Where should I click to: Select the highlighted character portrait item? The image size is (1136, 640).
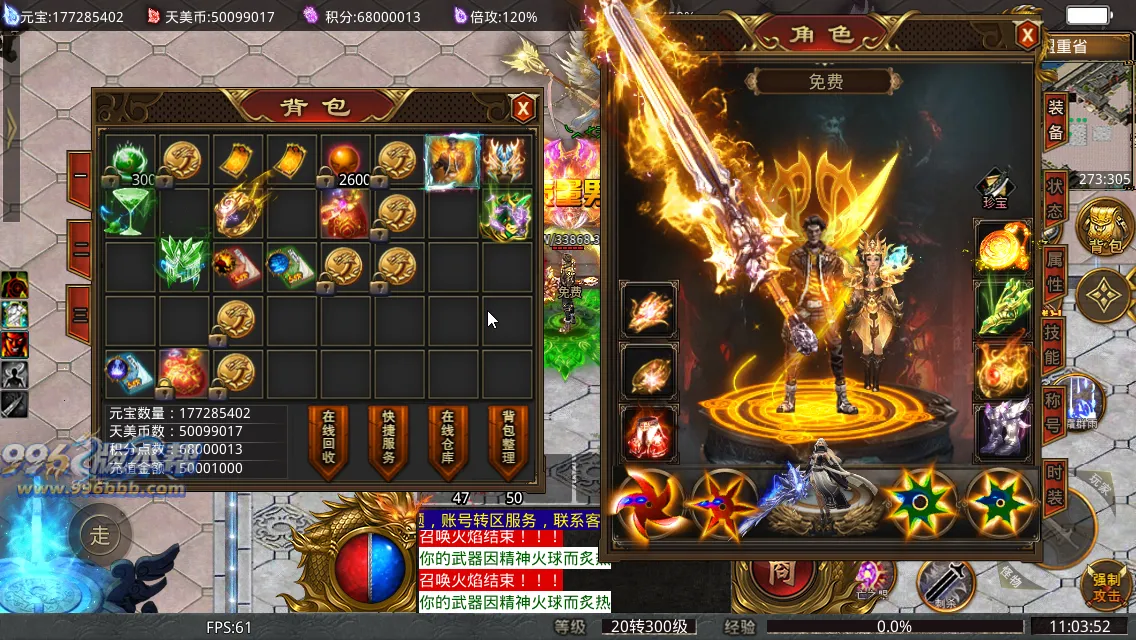[452, 161]
